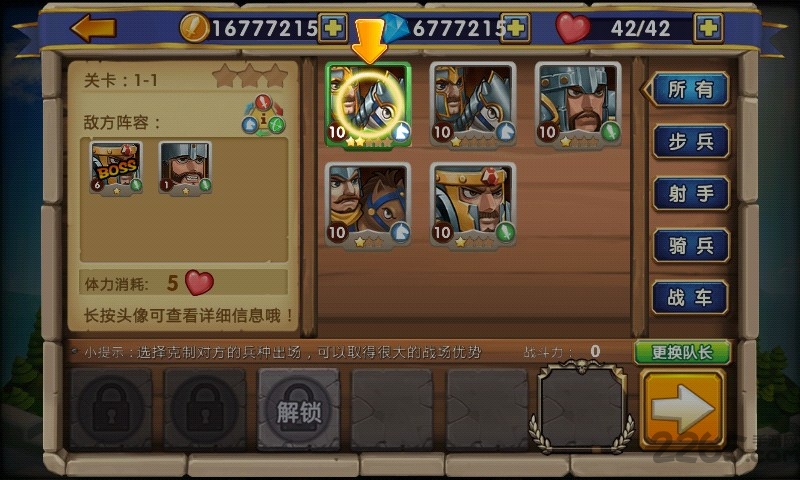Viewport: 800px width, 480px height.
Task: Open the unit type counter info icon
Action: 263,114
